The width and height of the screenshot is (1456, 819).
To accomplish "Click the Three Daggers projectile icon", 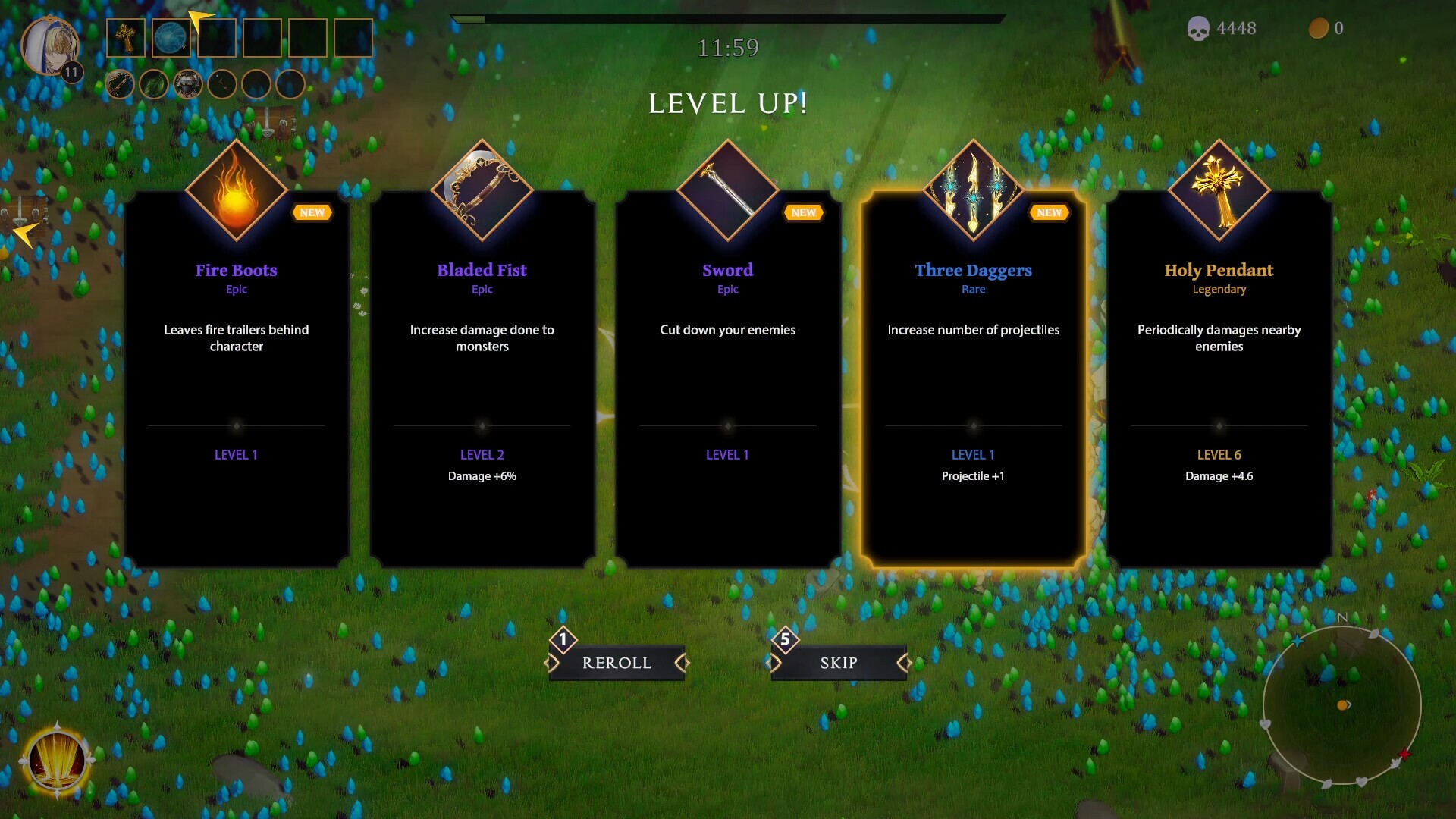I will click(974, 190).
